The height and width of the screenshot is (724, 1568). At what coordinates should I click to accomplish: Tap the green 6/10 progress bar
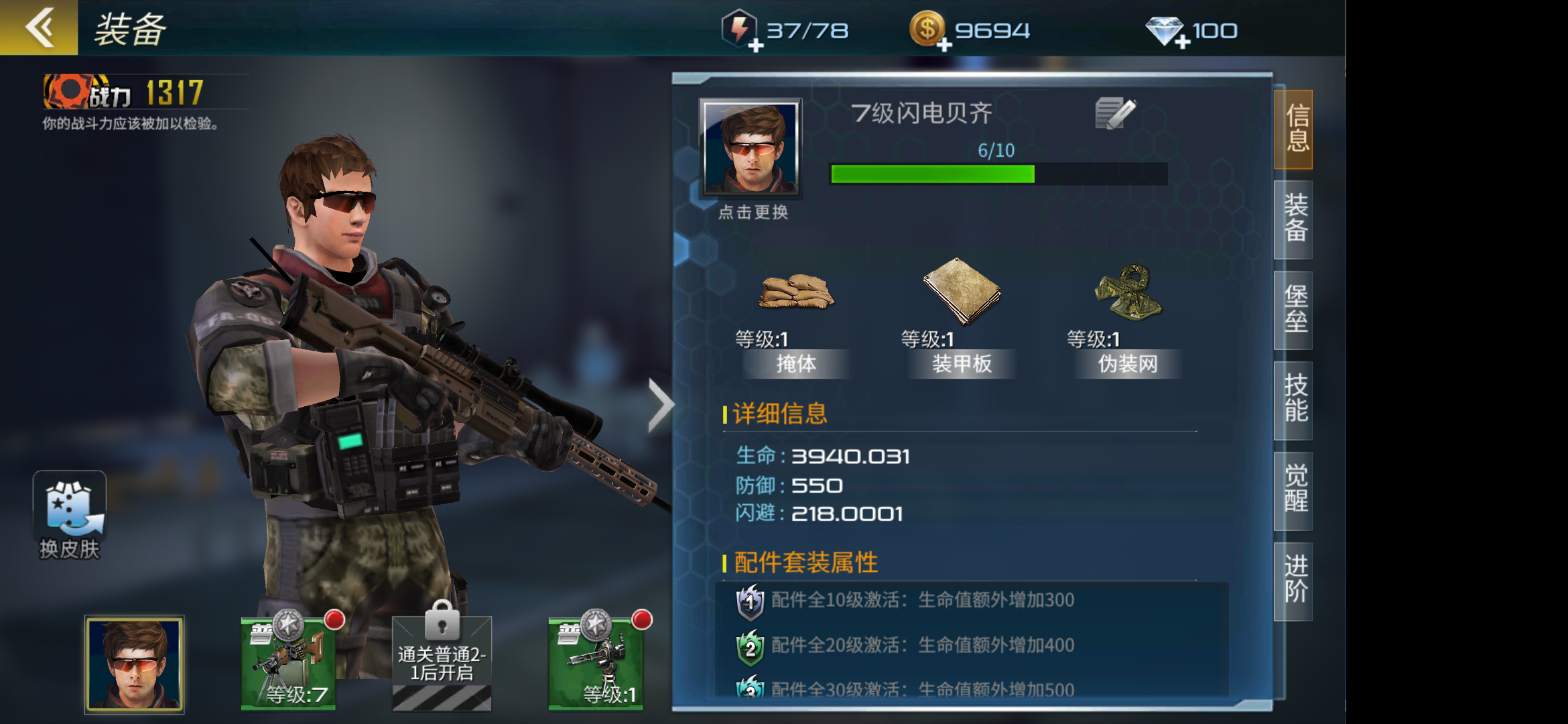click(931, 174)
